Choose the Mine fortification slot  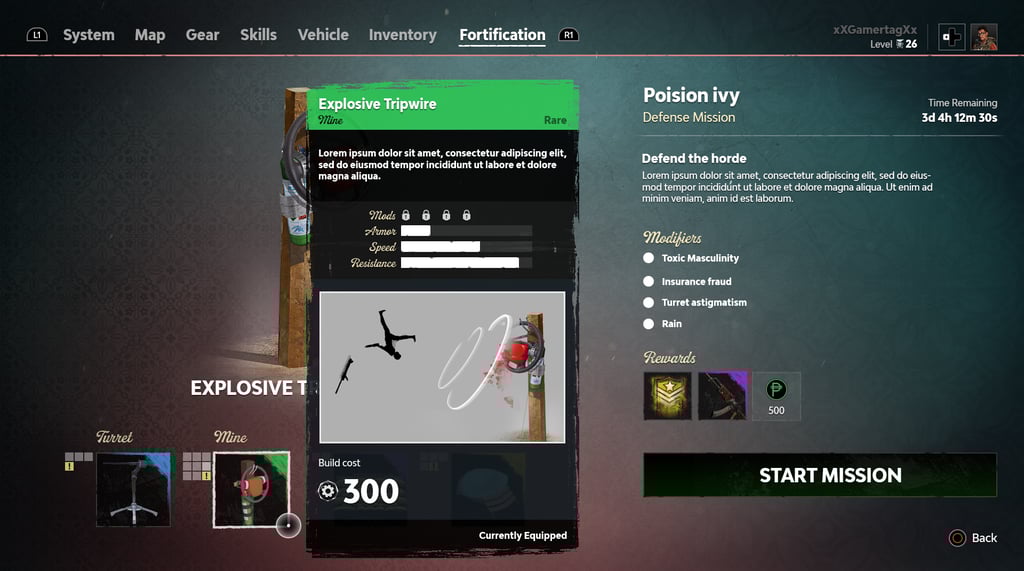click(x=251, y=489)
